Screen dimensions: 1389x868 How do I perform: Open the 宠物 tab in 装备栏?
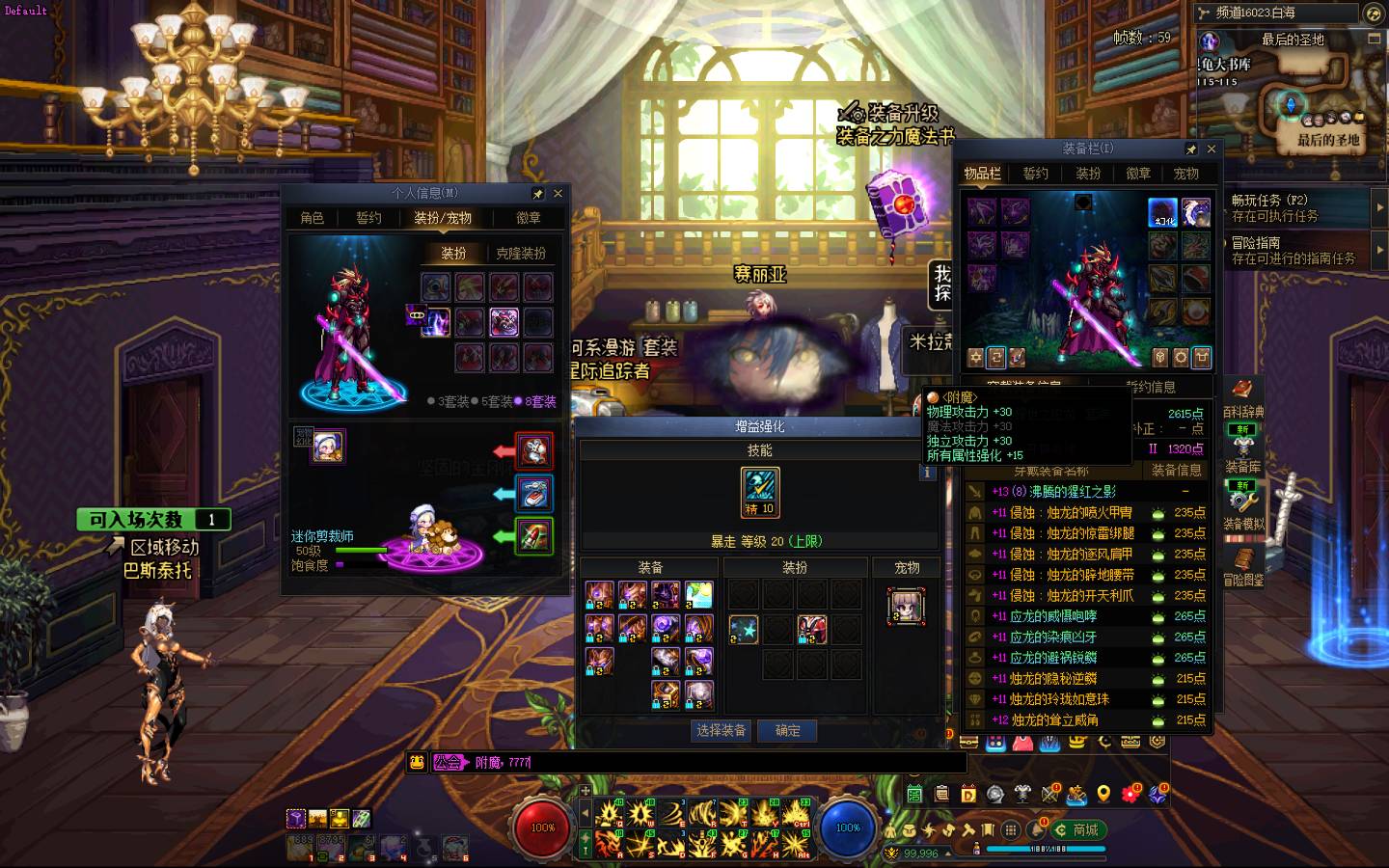1185,174
